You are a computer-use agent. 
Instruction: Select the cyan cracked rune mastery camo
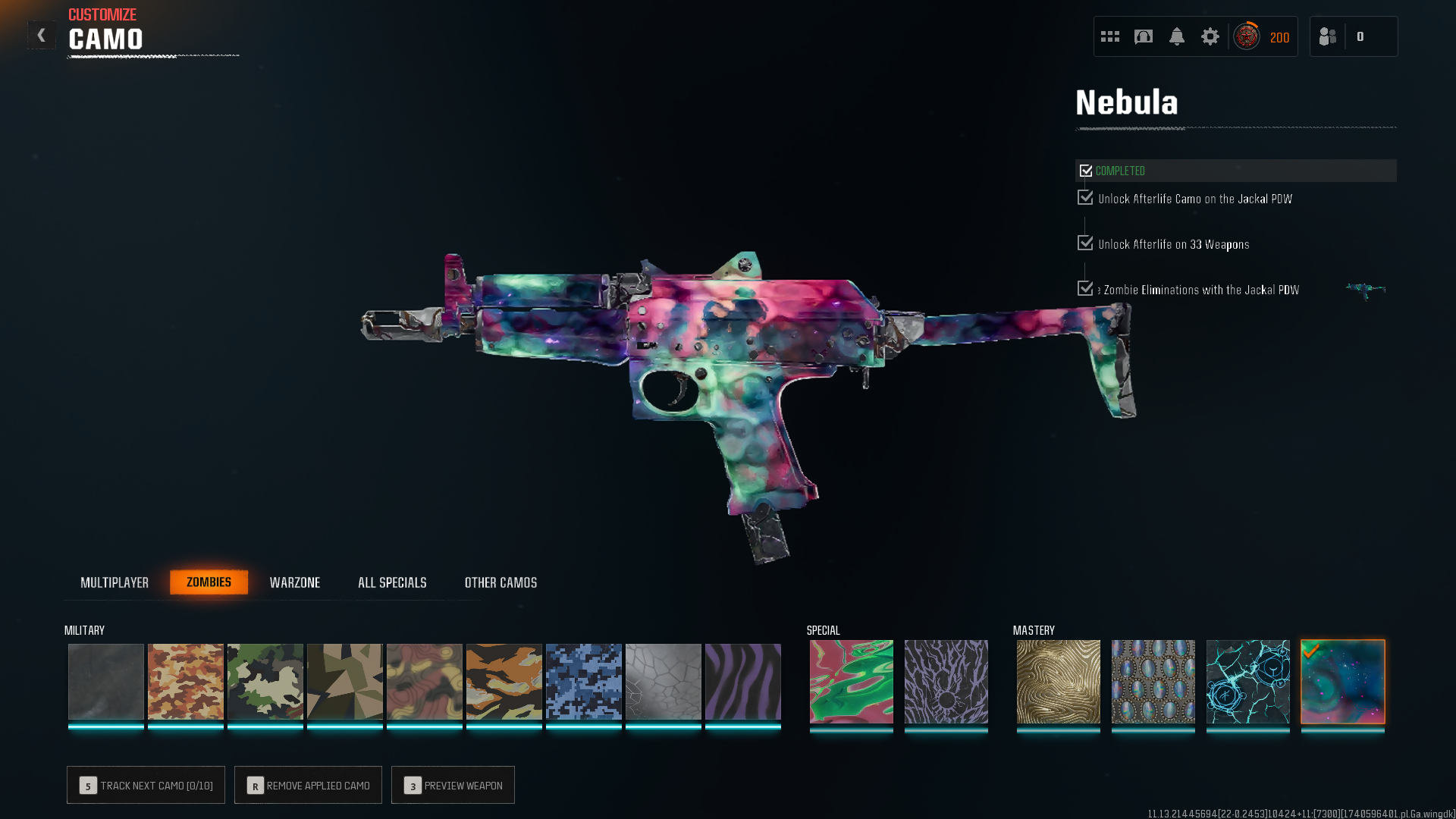[x=1247, y=681]
